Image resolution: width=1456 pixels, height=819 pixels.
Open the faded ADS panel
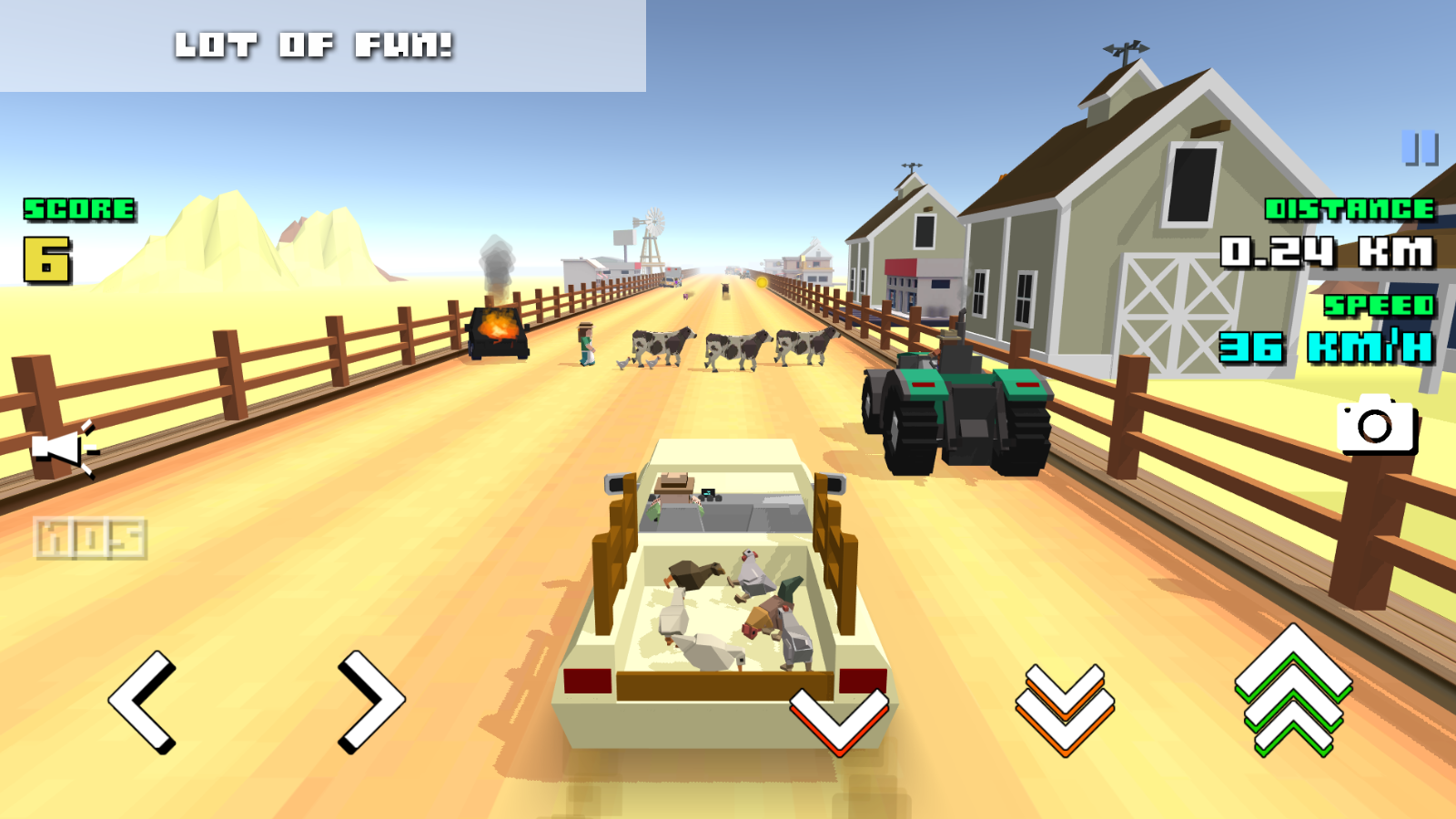(88, 537)
